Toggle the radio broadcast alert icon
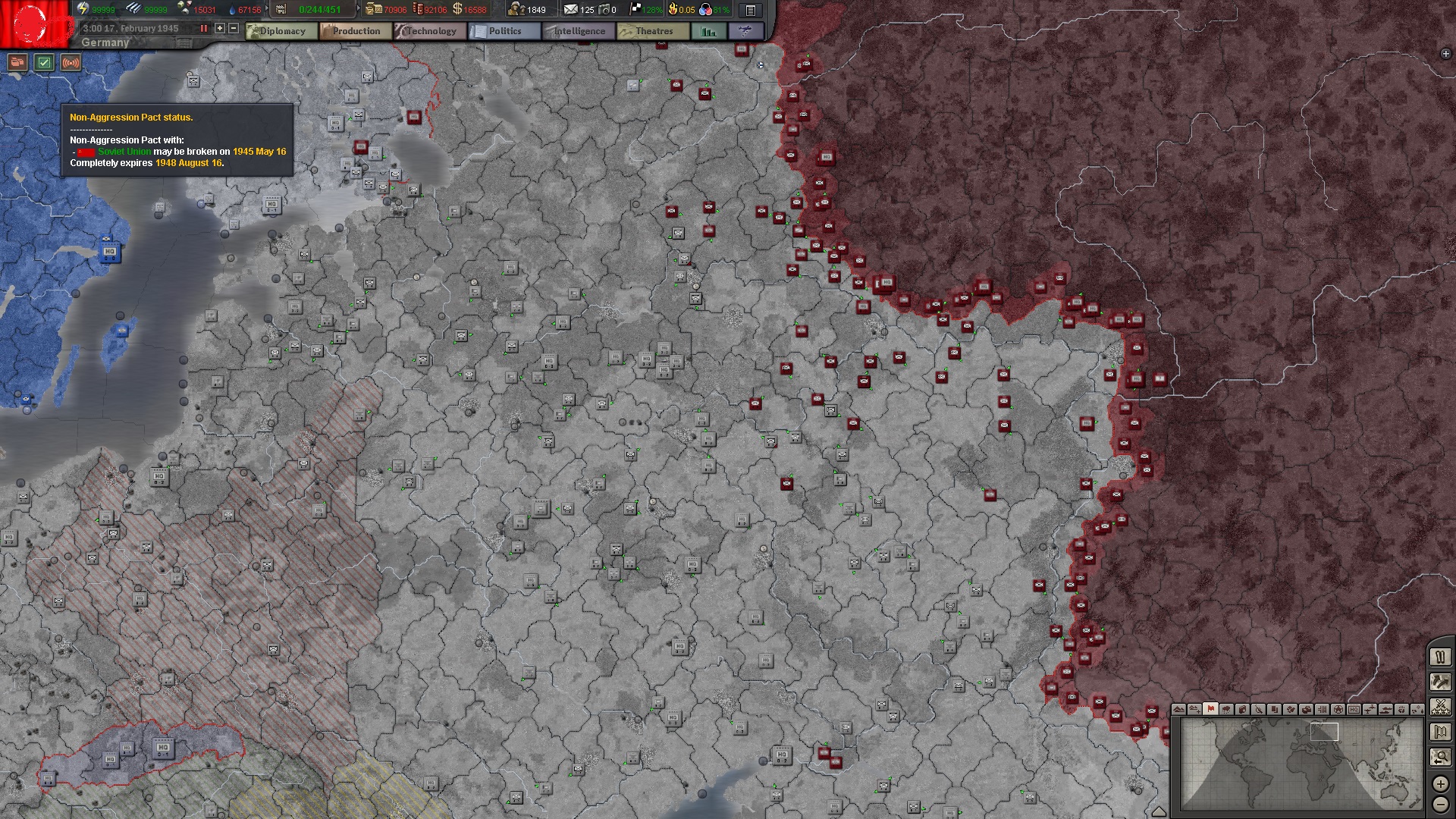The image size is (1456, 819). click(x=71, y=64)
